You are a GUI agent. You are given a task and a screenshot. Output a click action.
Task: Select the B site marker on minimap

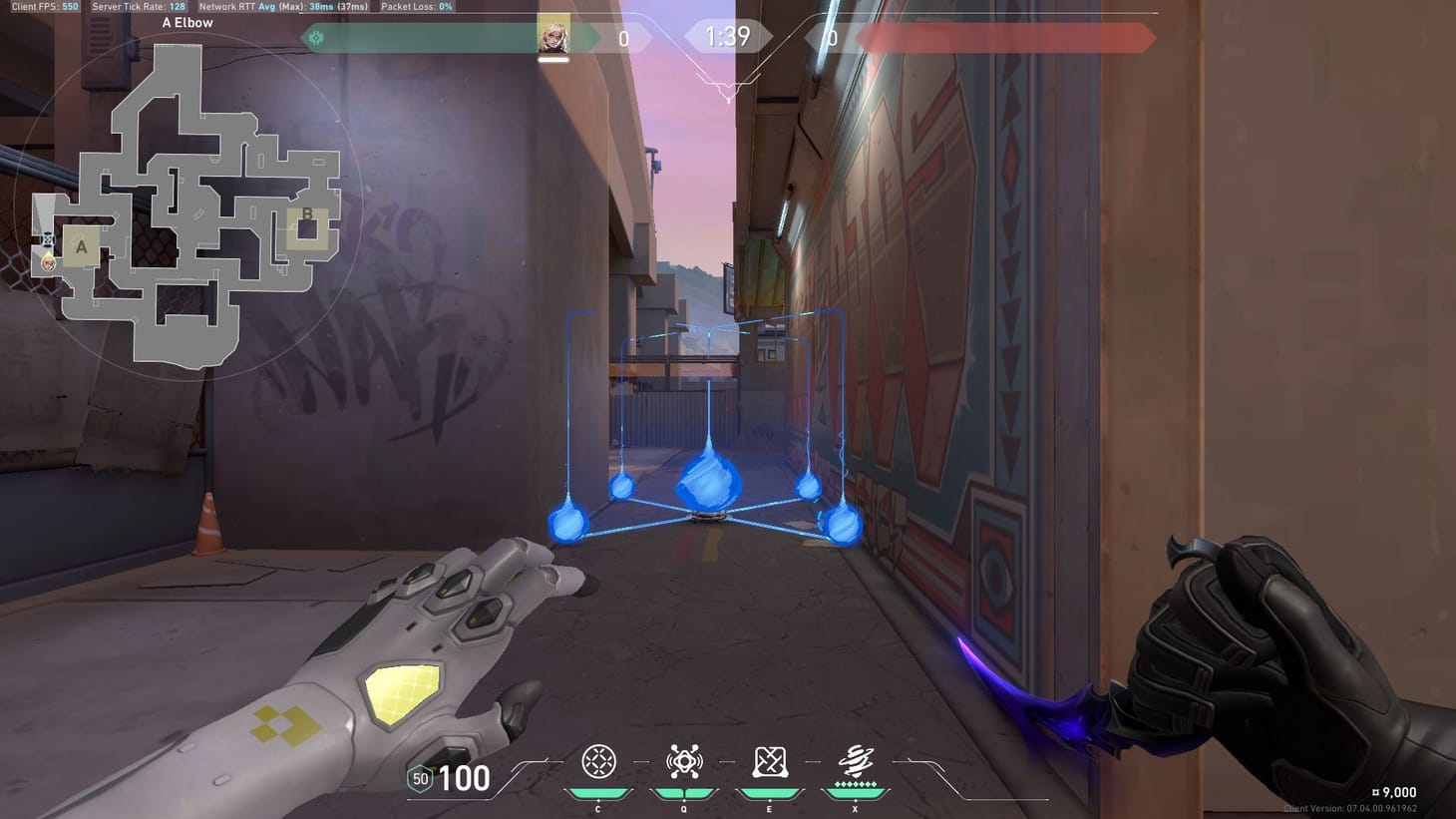(x=308, y=213)
